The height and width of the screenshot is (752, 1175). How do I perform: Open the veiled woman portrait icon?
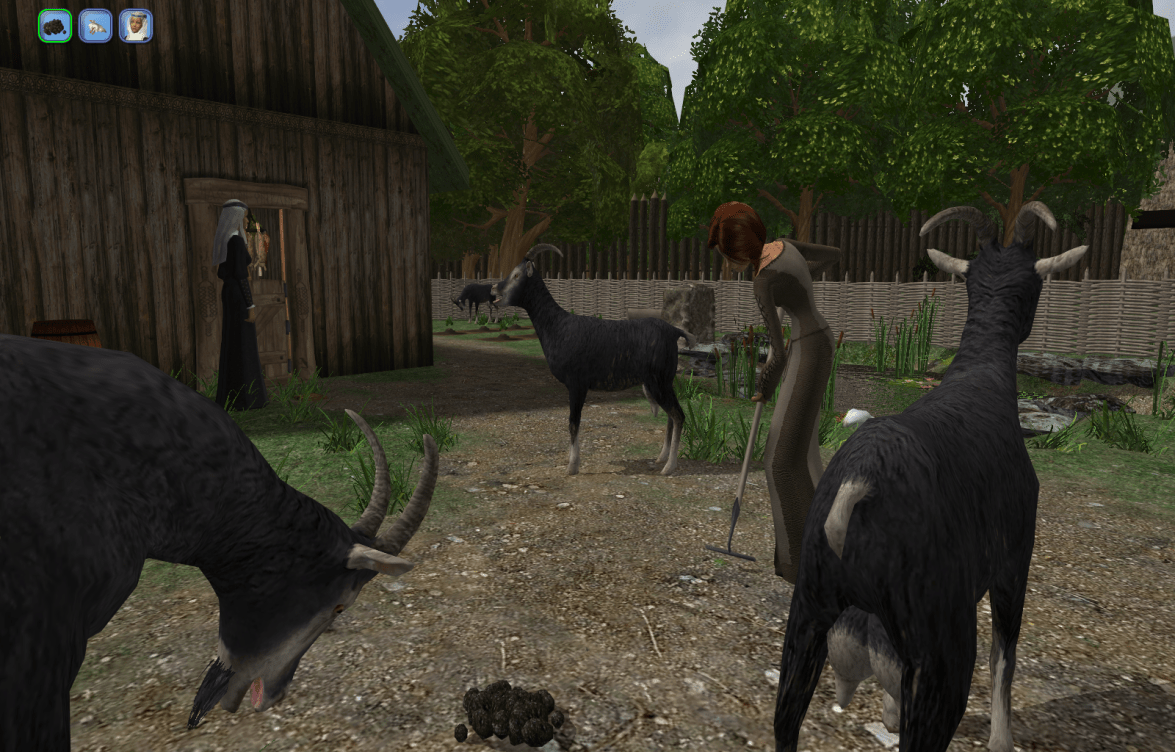click(x=136, y=26)
